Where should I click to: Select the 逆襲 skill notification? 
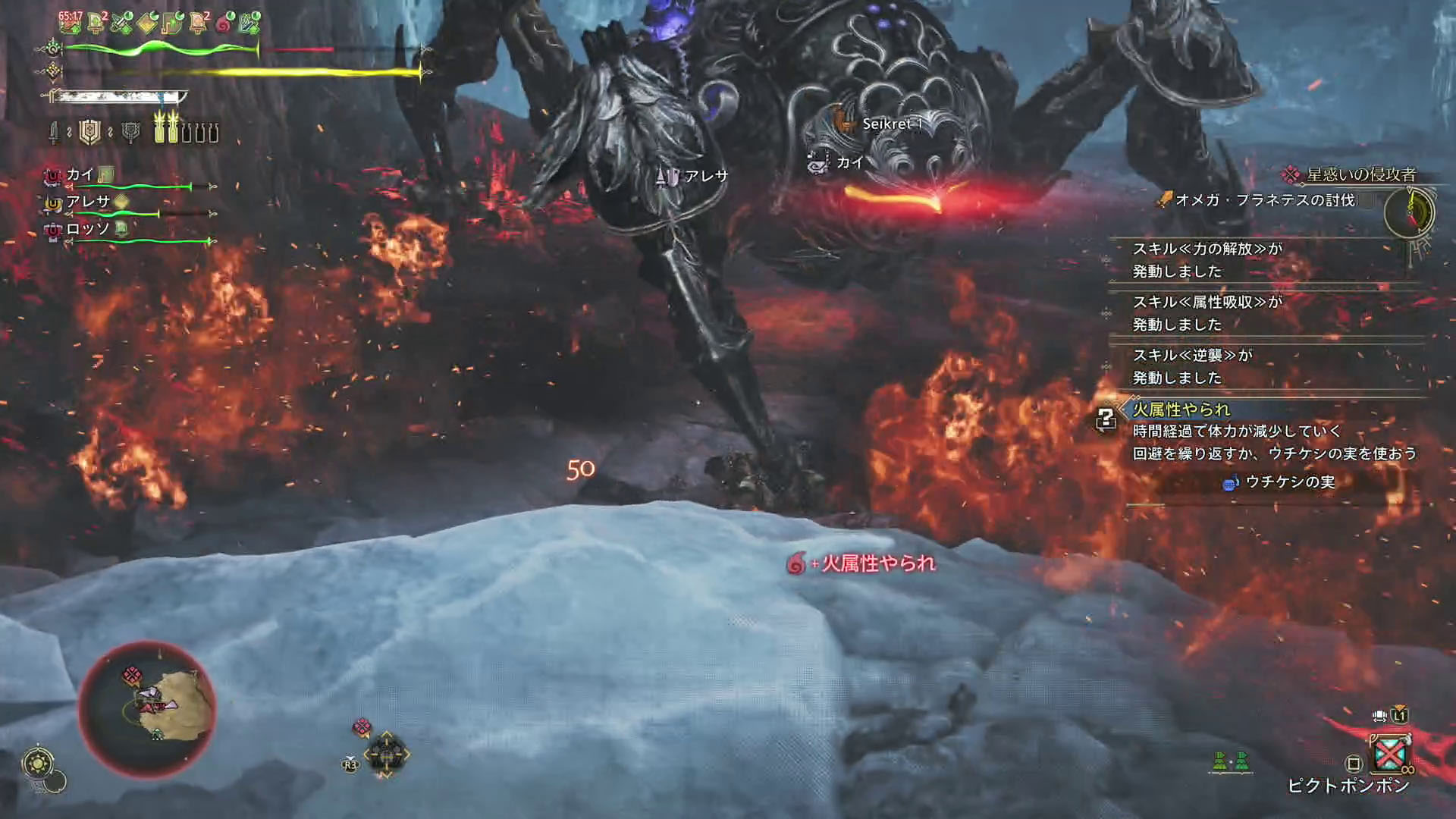click(1192, 366)
